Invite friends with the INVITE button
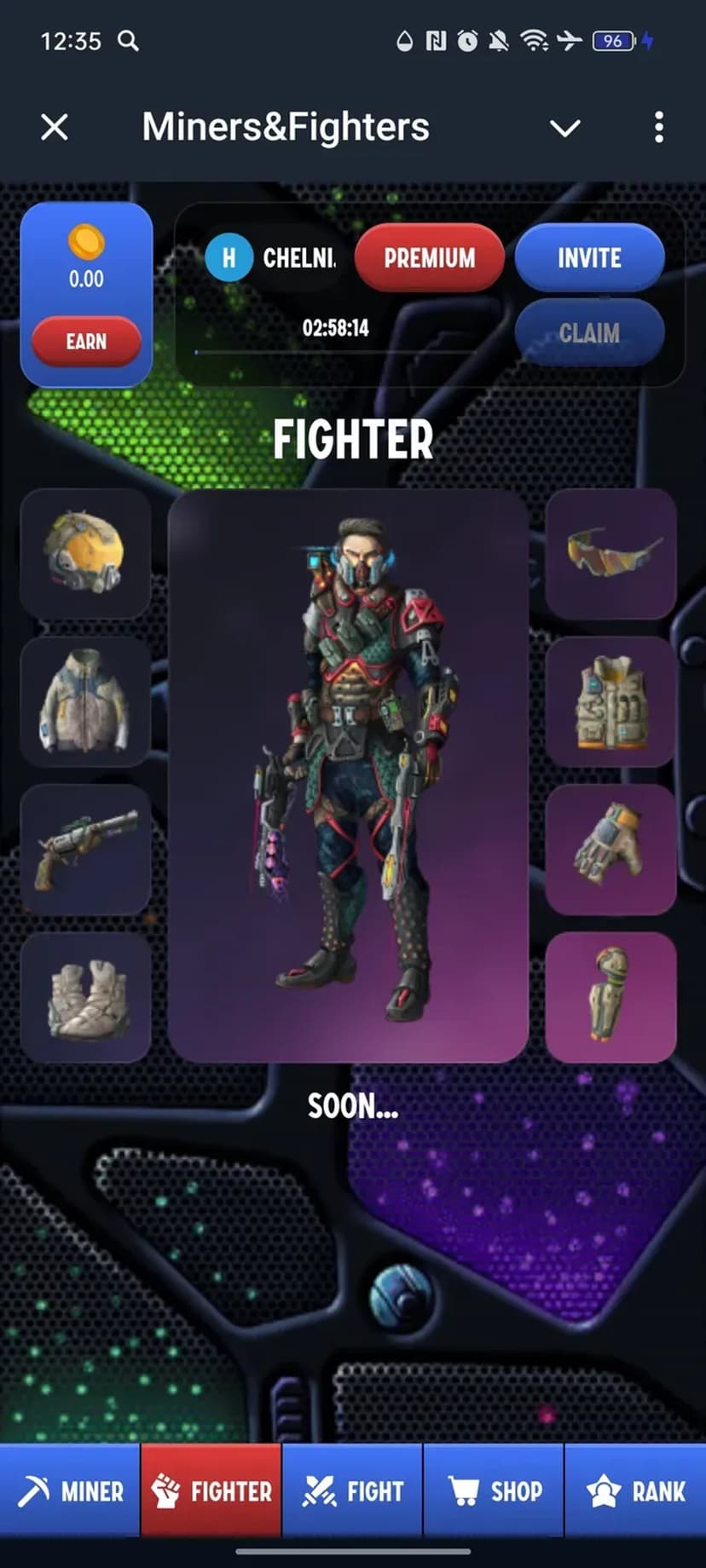 (x=589, y=258)
